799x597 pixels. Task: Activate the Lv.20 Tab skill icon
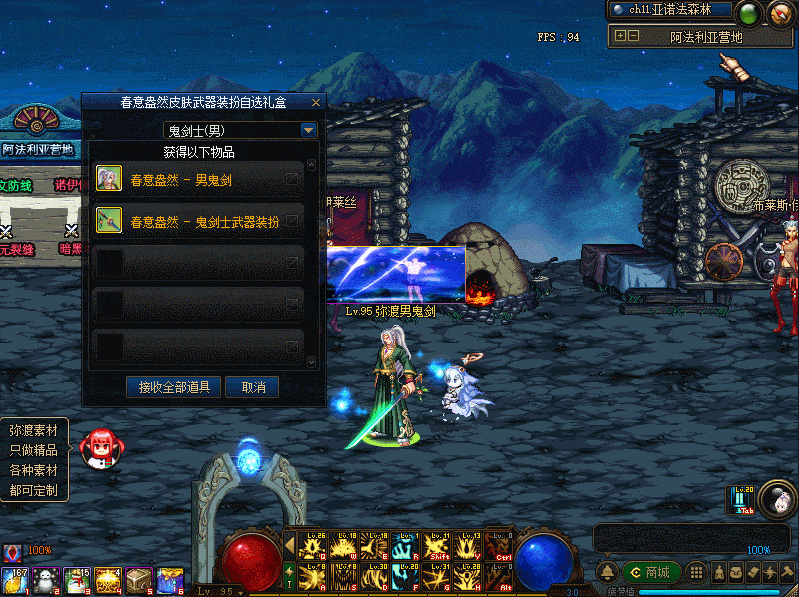click(742, 501)
